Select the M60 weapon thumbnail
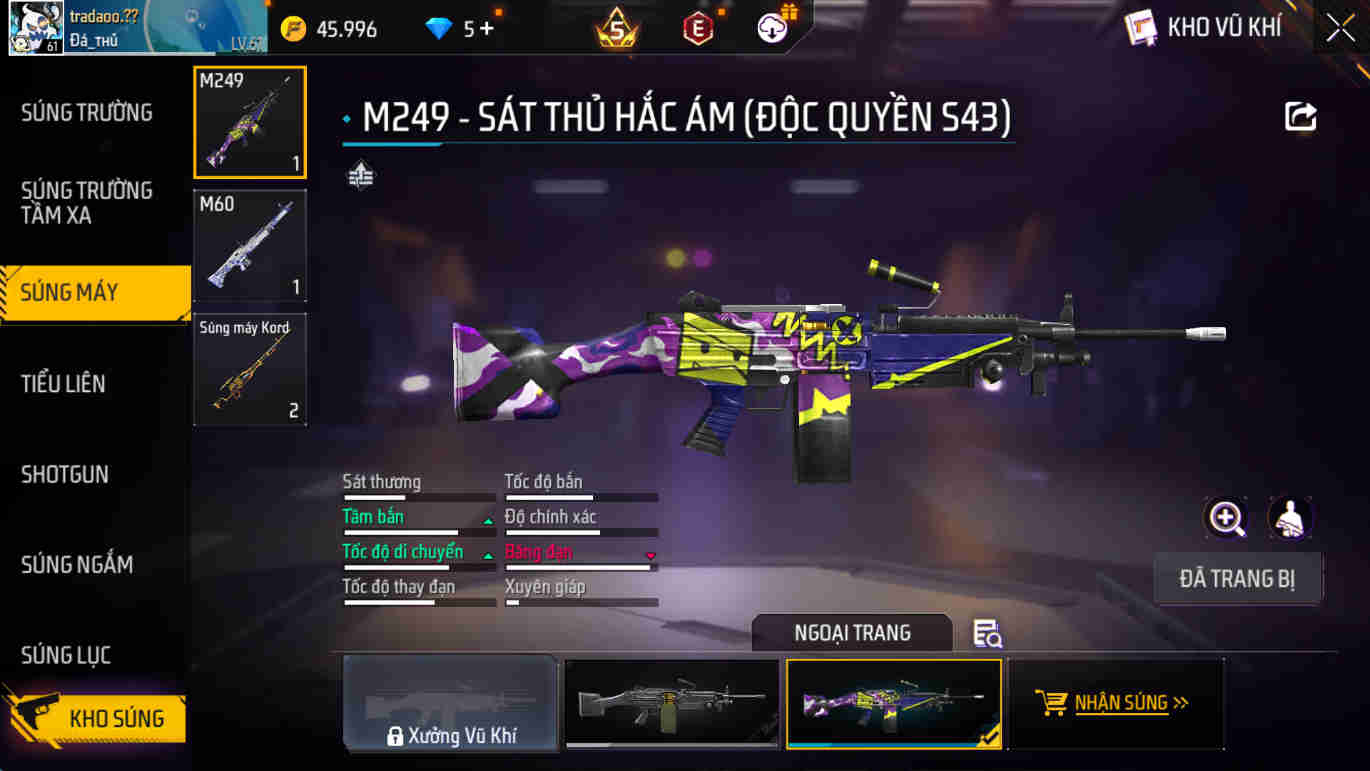1370x771 pixels. 249,245
